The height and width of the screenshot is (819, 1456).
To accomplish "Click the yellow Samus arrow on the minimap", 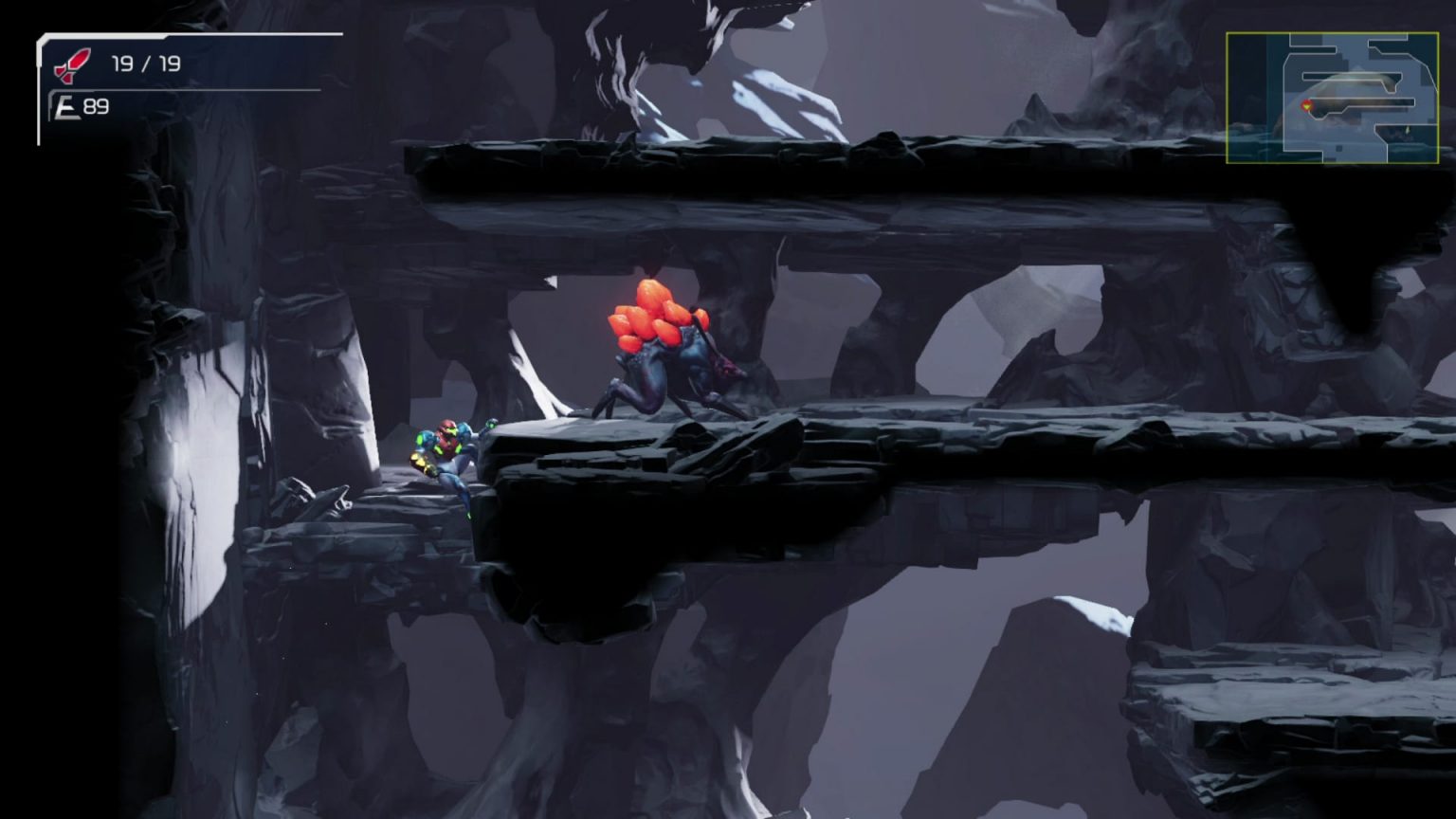I will 1307,106.
